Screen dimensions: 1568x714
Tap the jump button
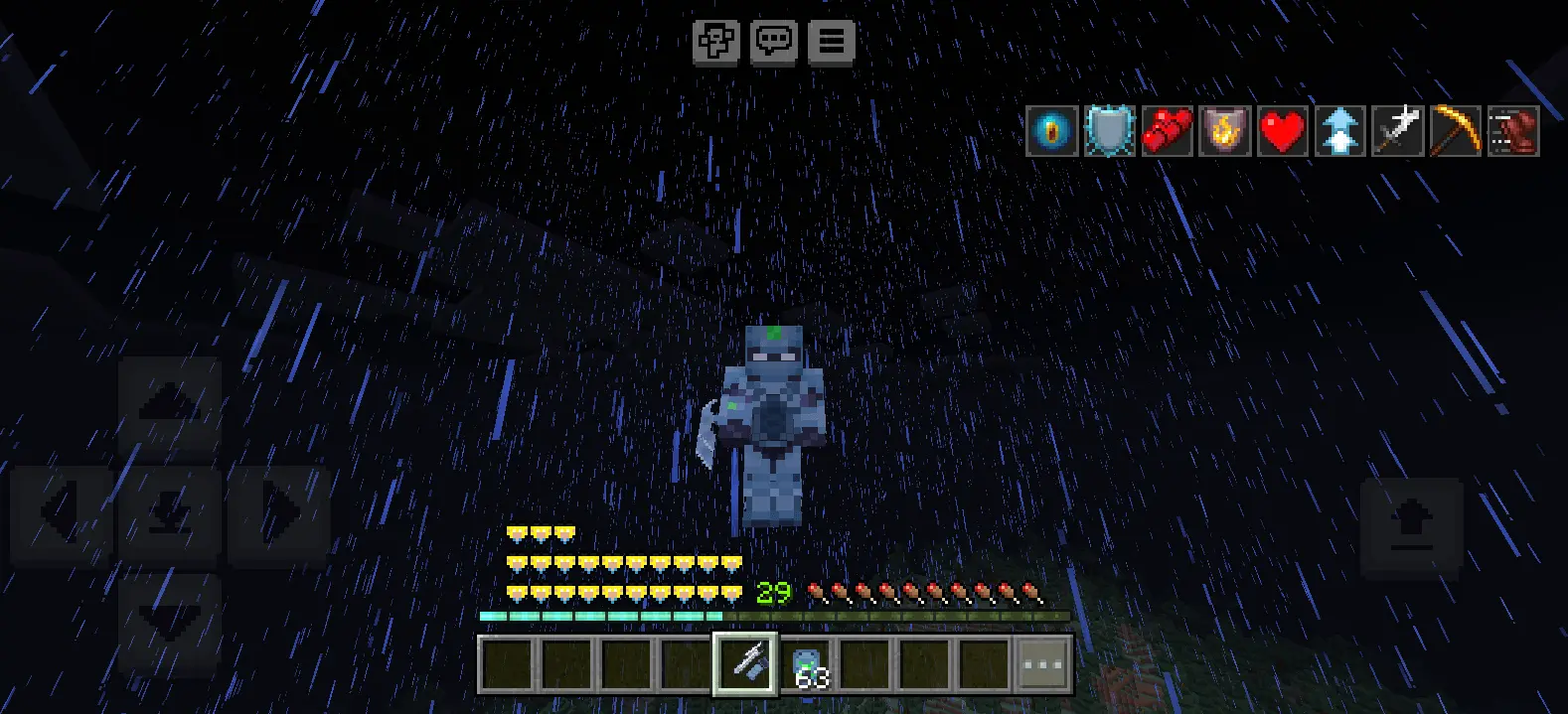[1411, 527]
